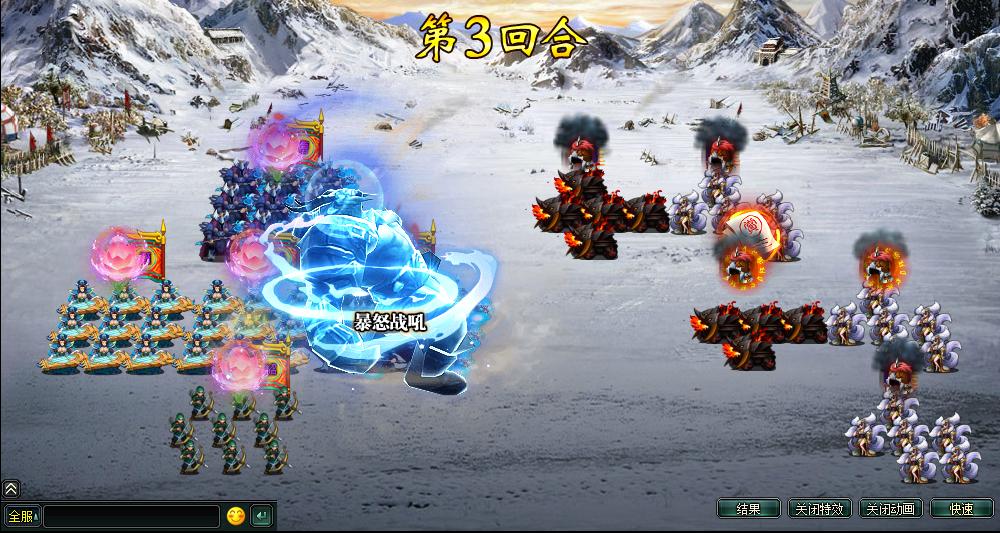Expand chat panel with double-arrow button
1000x533 pixels.
pos(10,489)
